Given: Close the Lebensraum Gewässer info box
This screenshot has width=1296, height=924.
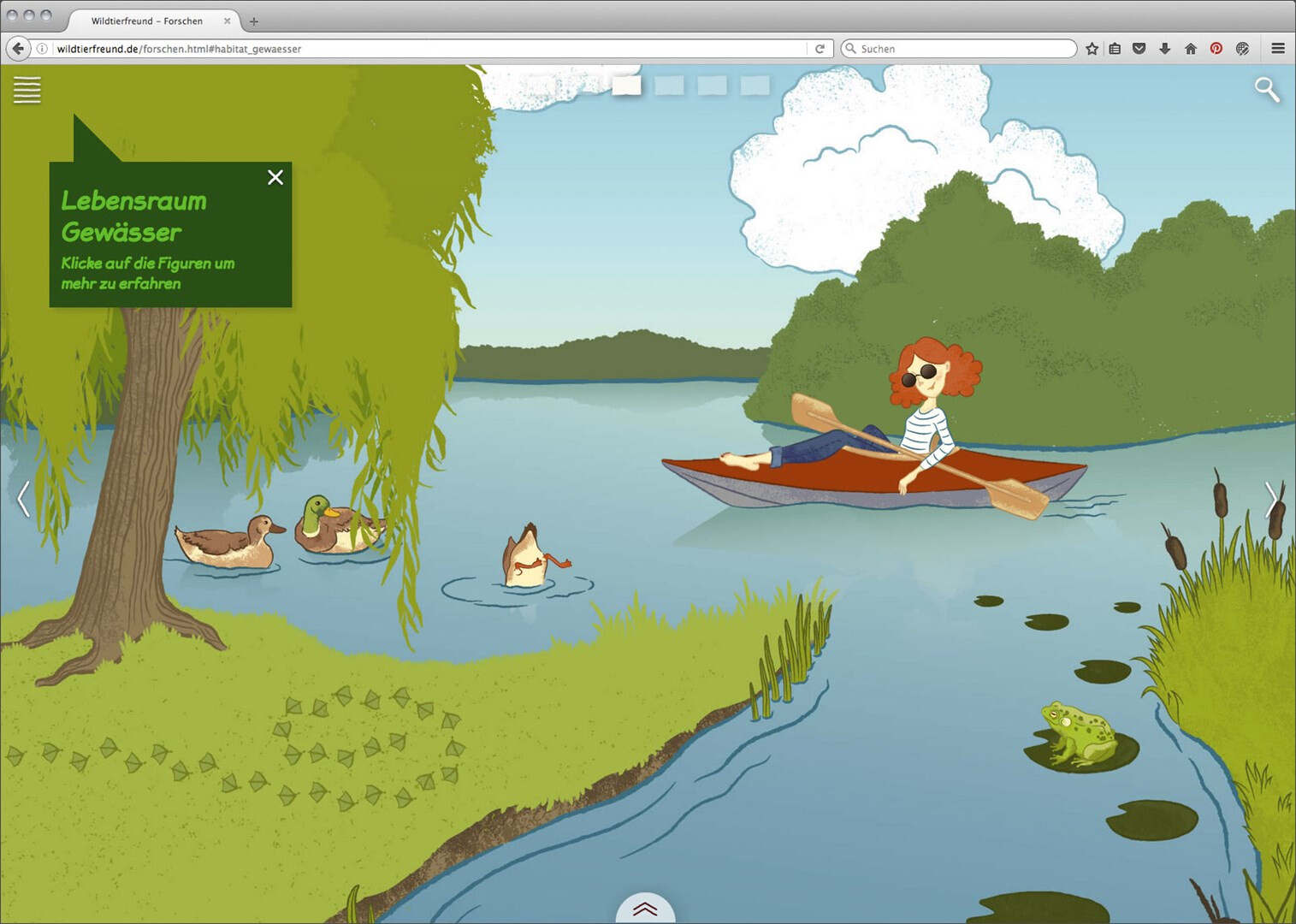Looking at the screenshot, I should pos(275,177).
